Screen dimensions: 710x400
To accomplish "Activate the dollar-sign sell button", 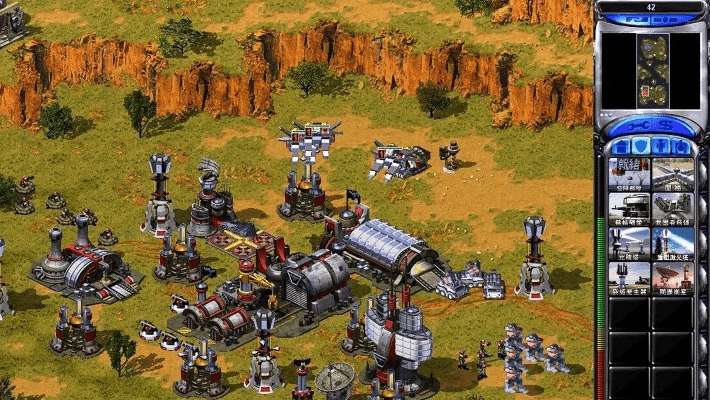I will coord(672,124).
